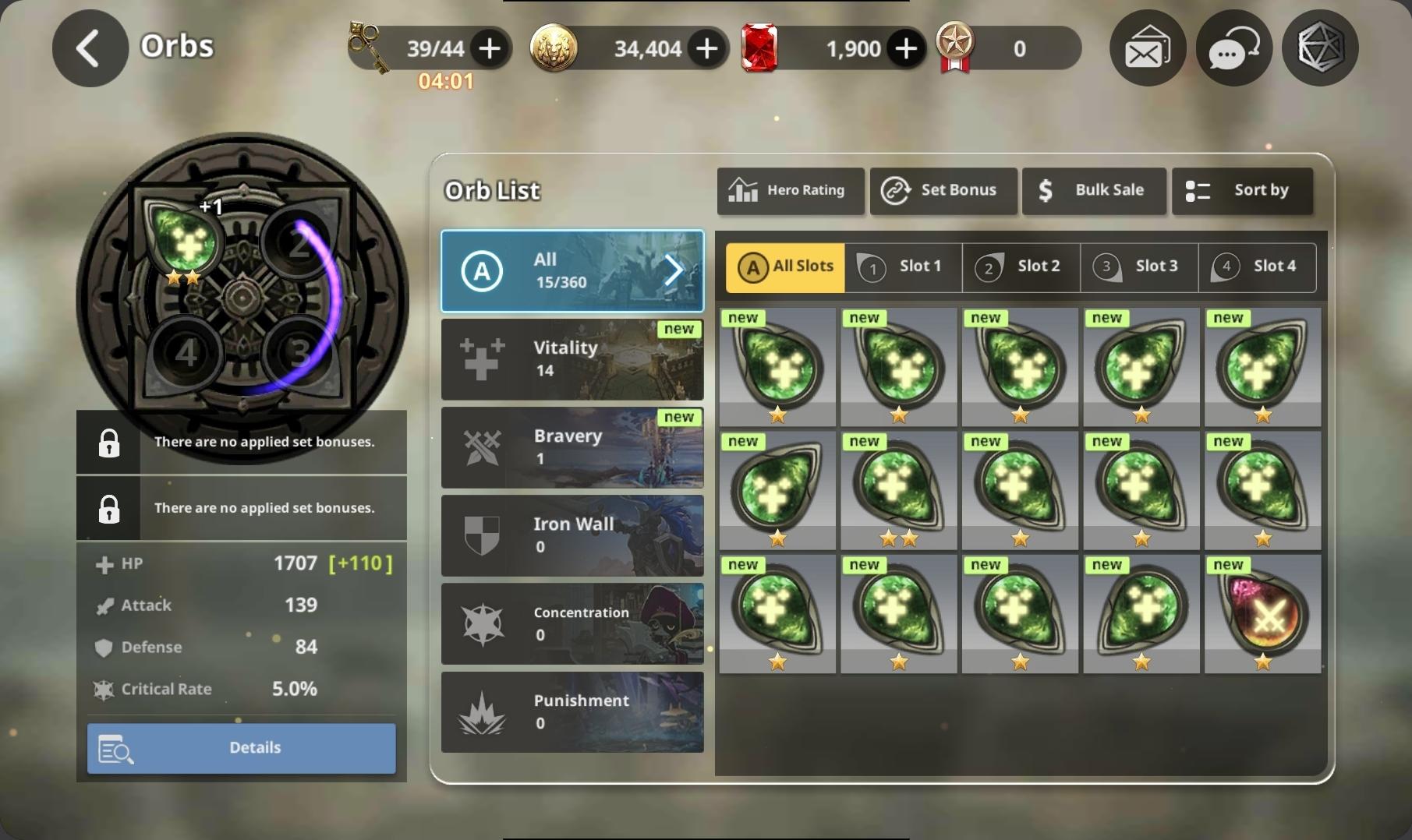
Task: Switch to the Slot 4 tab
Action: pos(1258,267)
